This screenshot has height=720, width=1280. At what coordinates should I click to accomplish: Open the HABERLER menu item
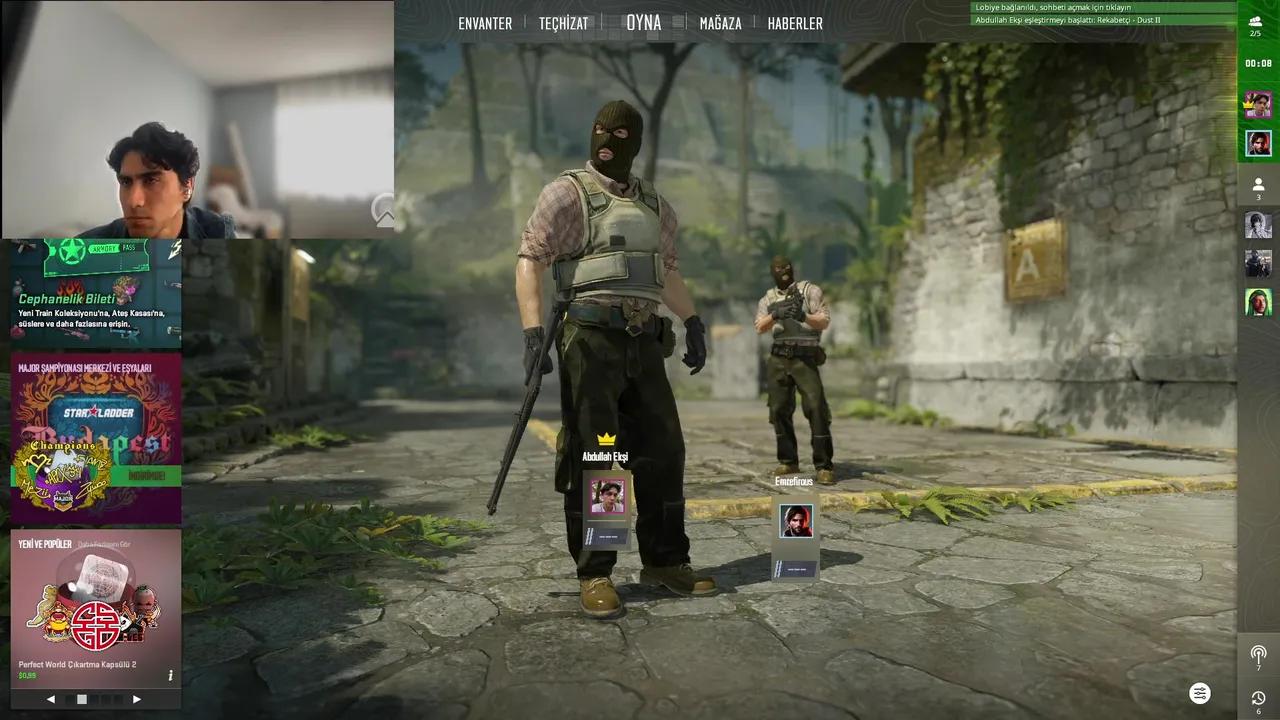click(x=795, y=23)
